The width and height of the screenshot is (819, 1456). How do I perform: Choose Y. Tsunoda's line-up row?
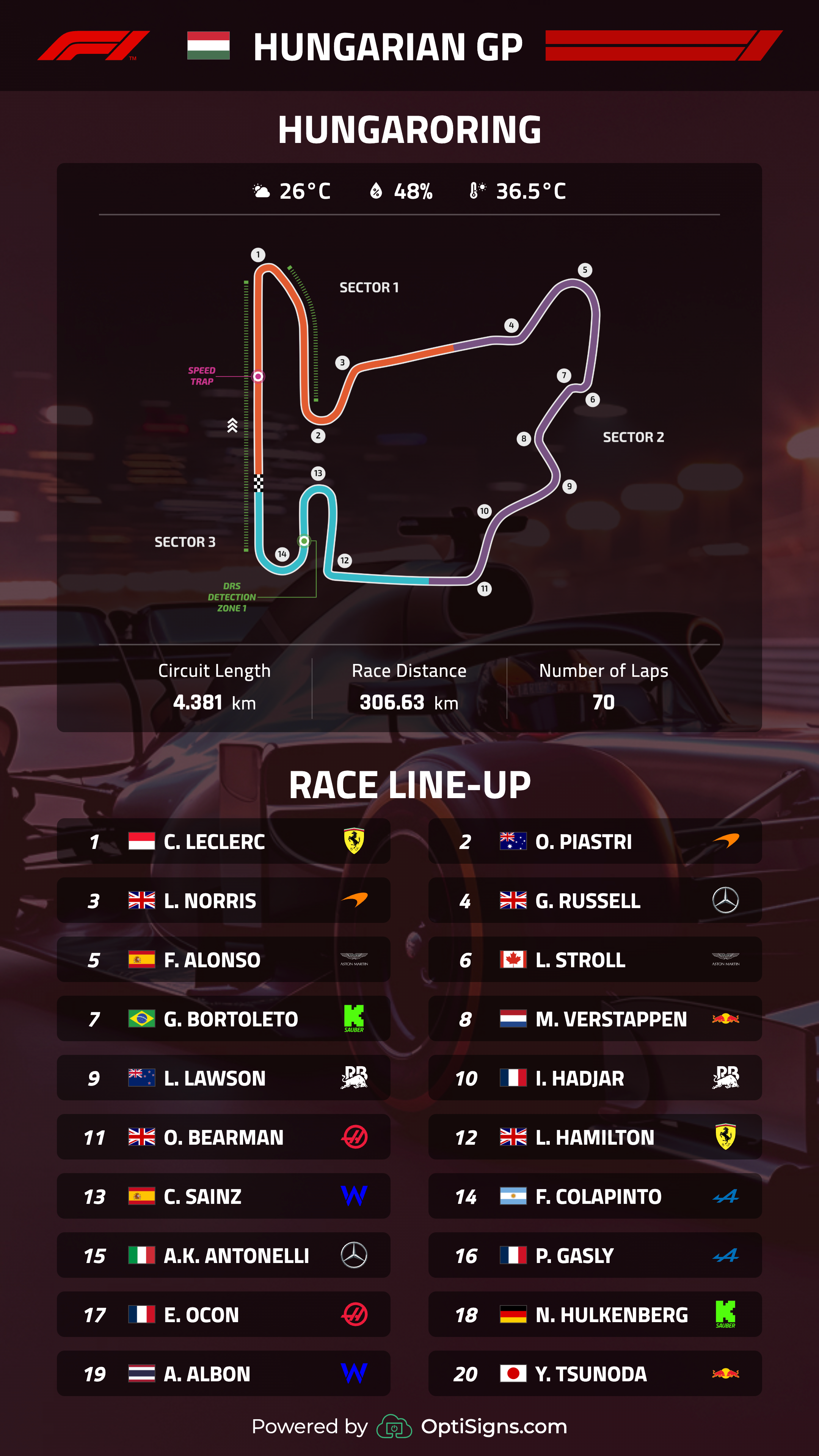coord(595,1373)
